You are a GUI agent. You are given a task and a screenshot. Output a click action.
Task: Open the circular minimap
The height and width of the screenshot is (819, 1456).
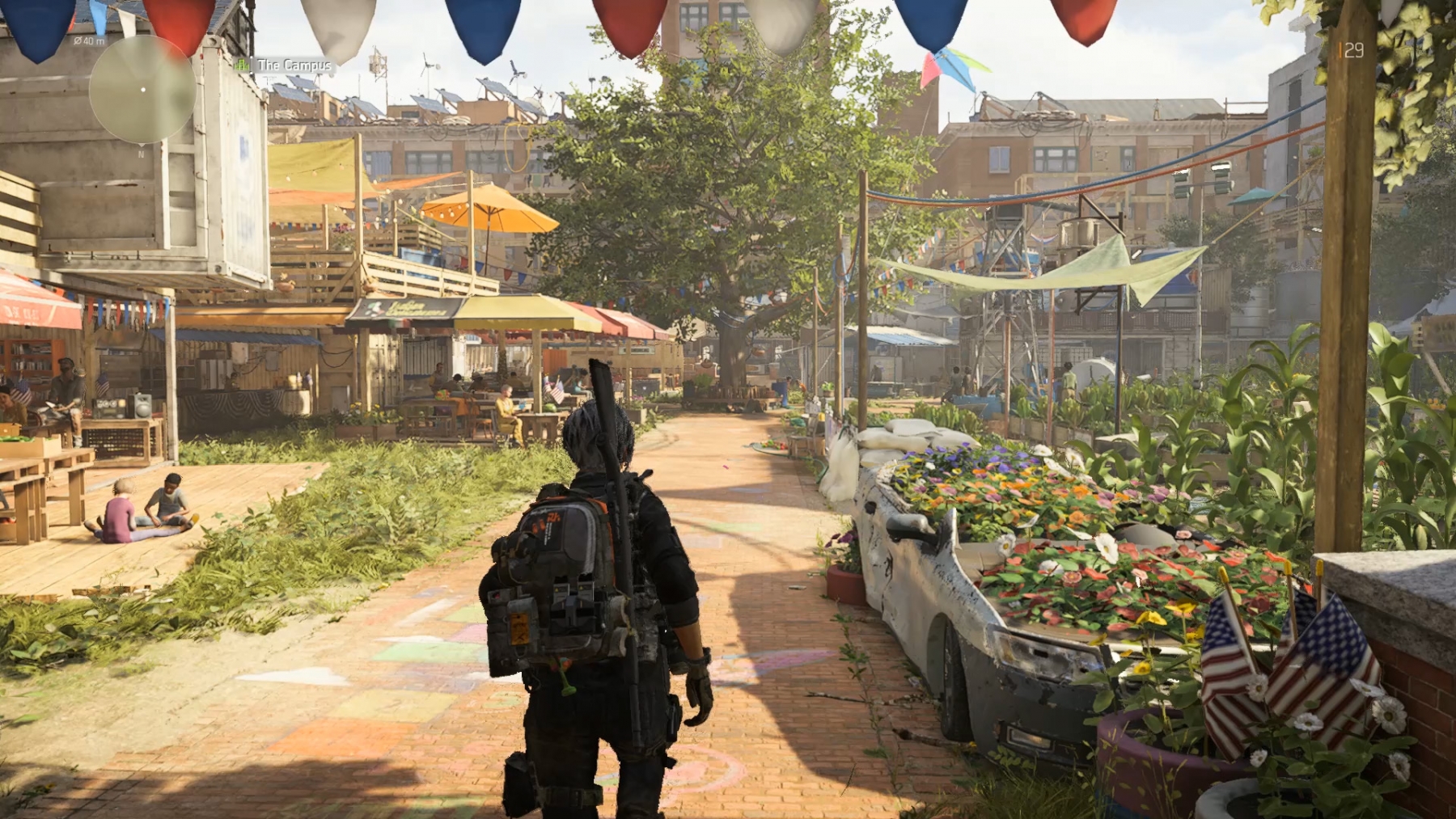click(x=142, y=90)
